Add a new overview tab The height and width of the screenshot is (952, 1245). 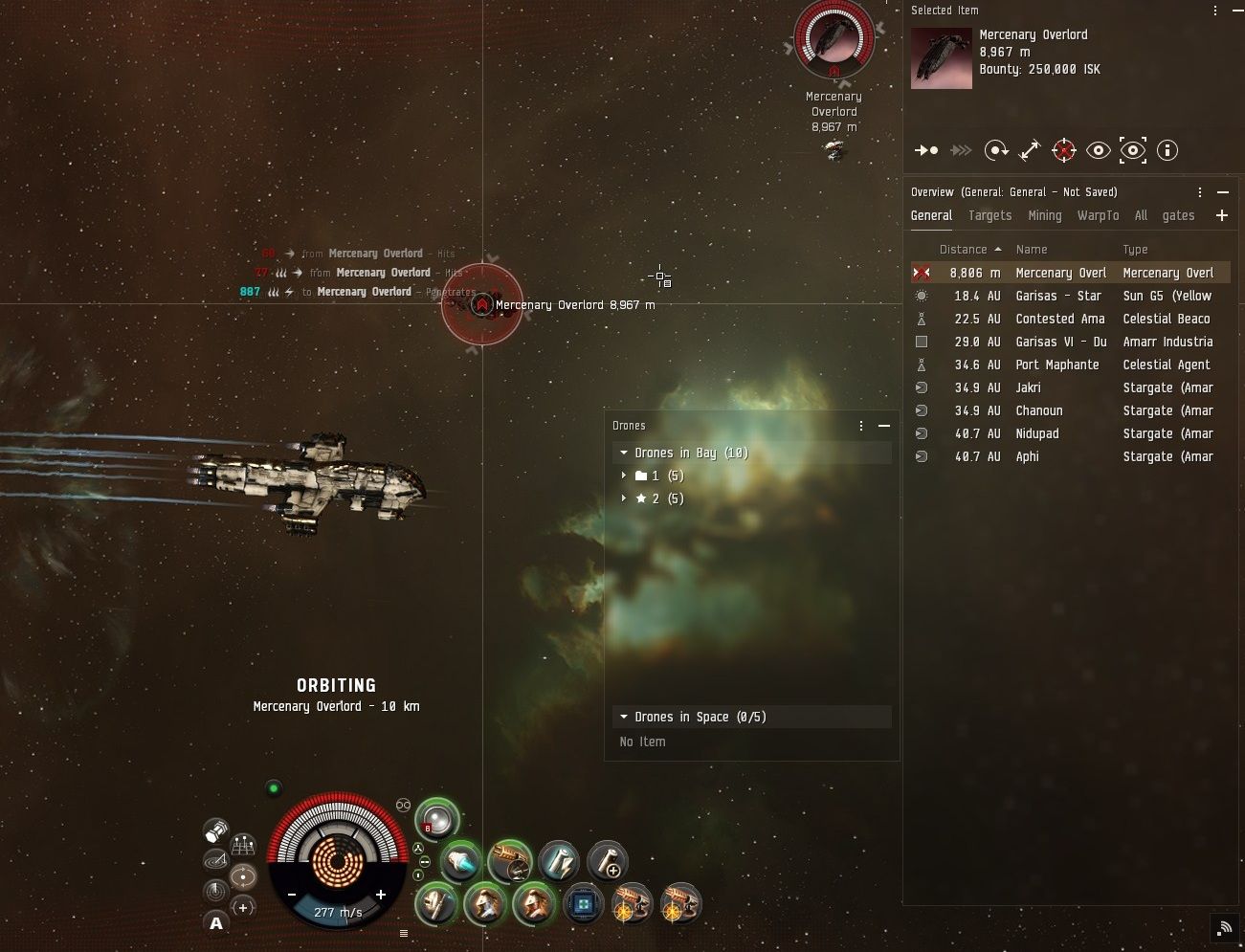(x=1222, y=216)
